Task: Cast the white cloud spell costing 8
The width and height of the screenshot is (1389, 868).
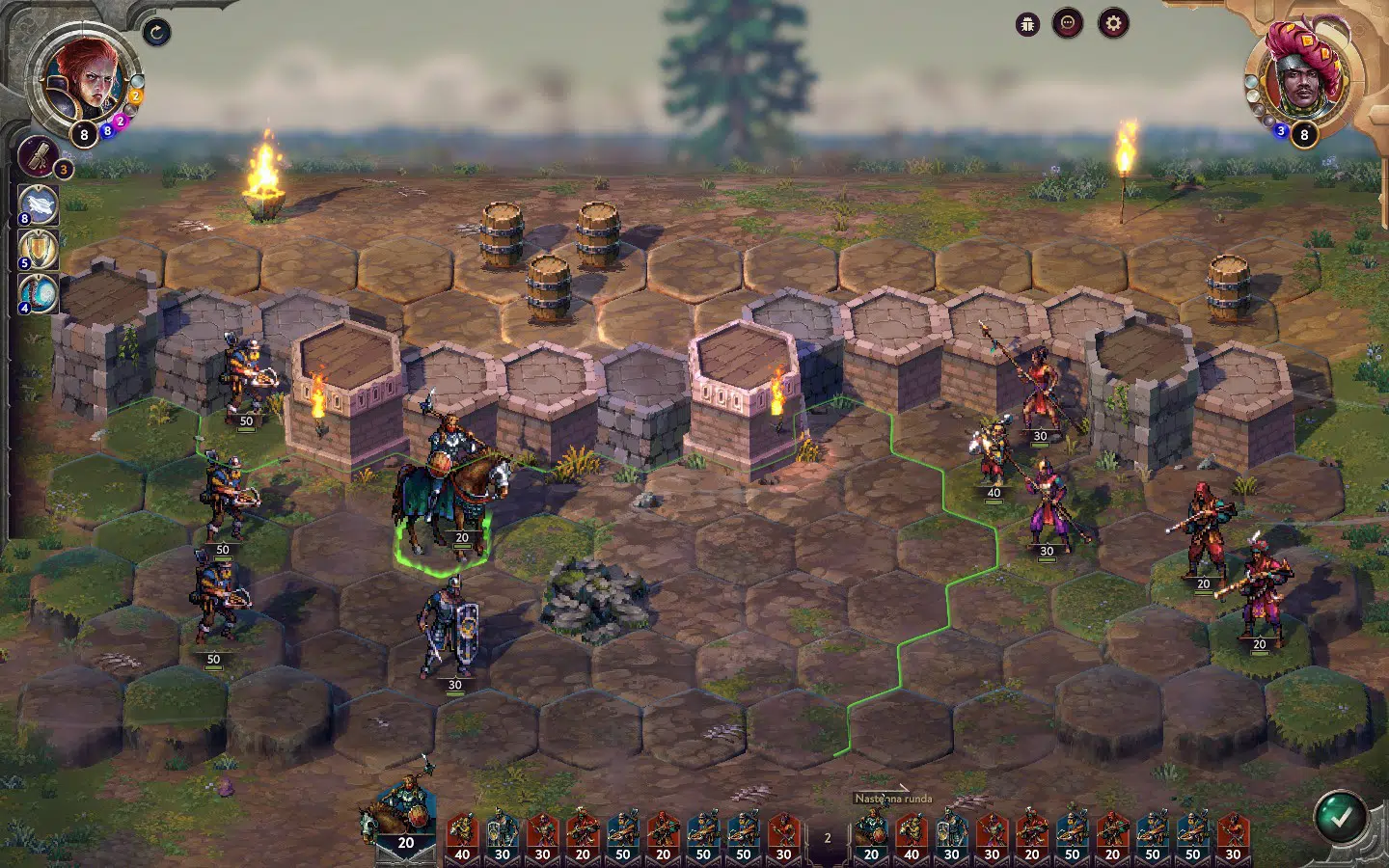Action: (40, 205)
